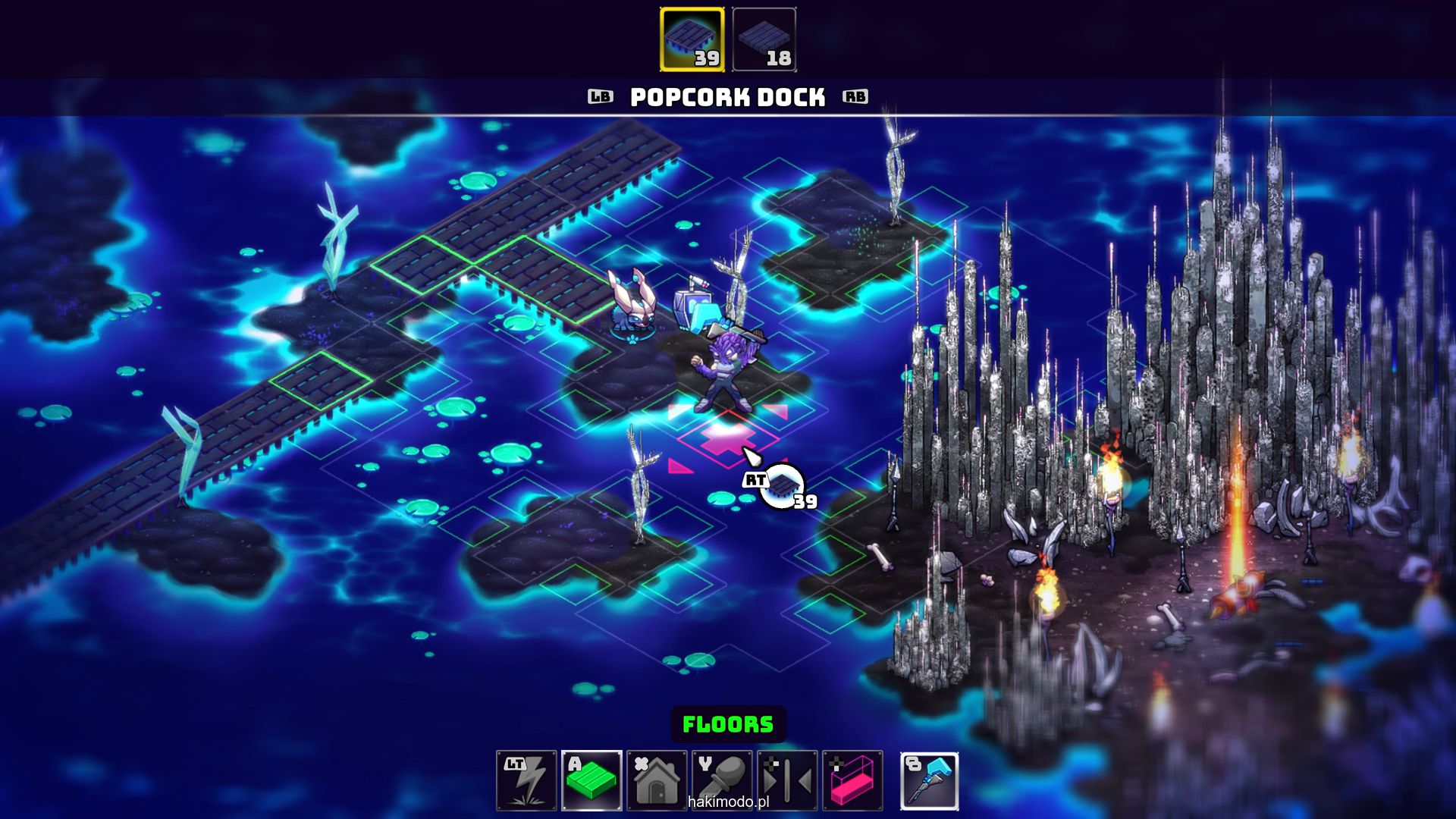
Task: Switch to the house build category
Action: [x=657, y=780]
